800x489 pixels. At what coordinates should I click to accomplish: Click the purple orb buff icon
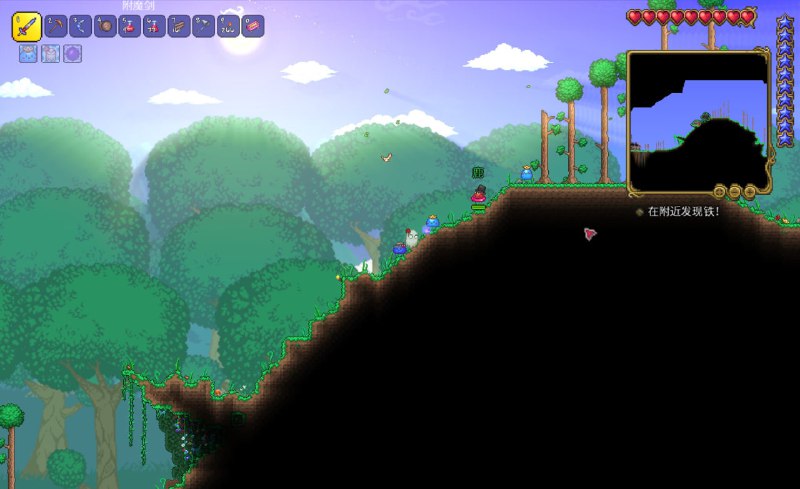pyautogui.click(x=72, y=54)
